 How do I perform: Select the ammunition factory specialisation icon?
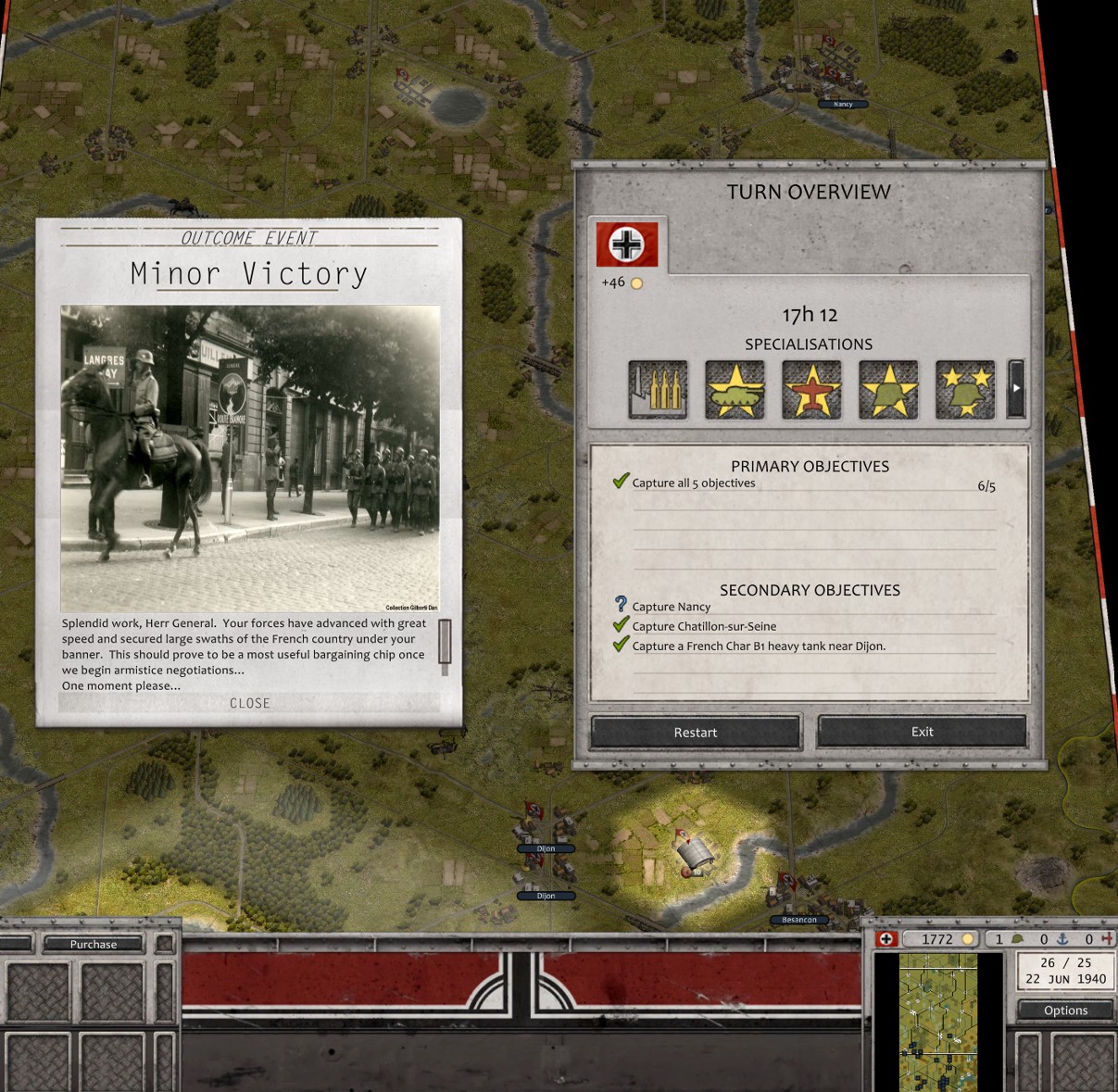point(658,389)
